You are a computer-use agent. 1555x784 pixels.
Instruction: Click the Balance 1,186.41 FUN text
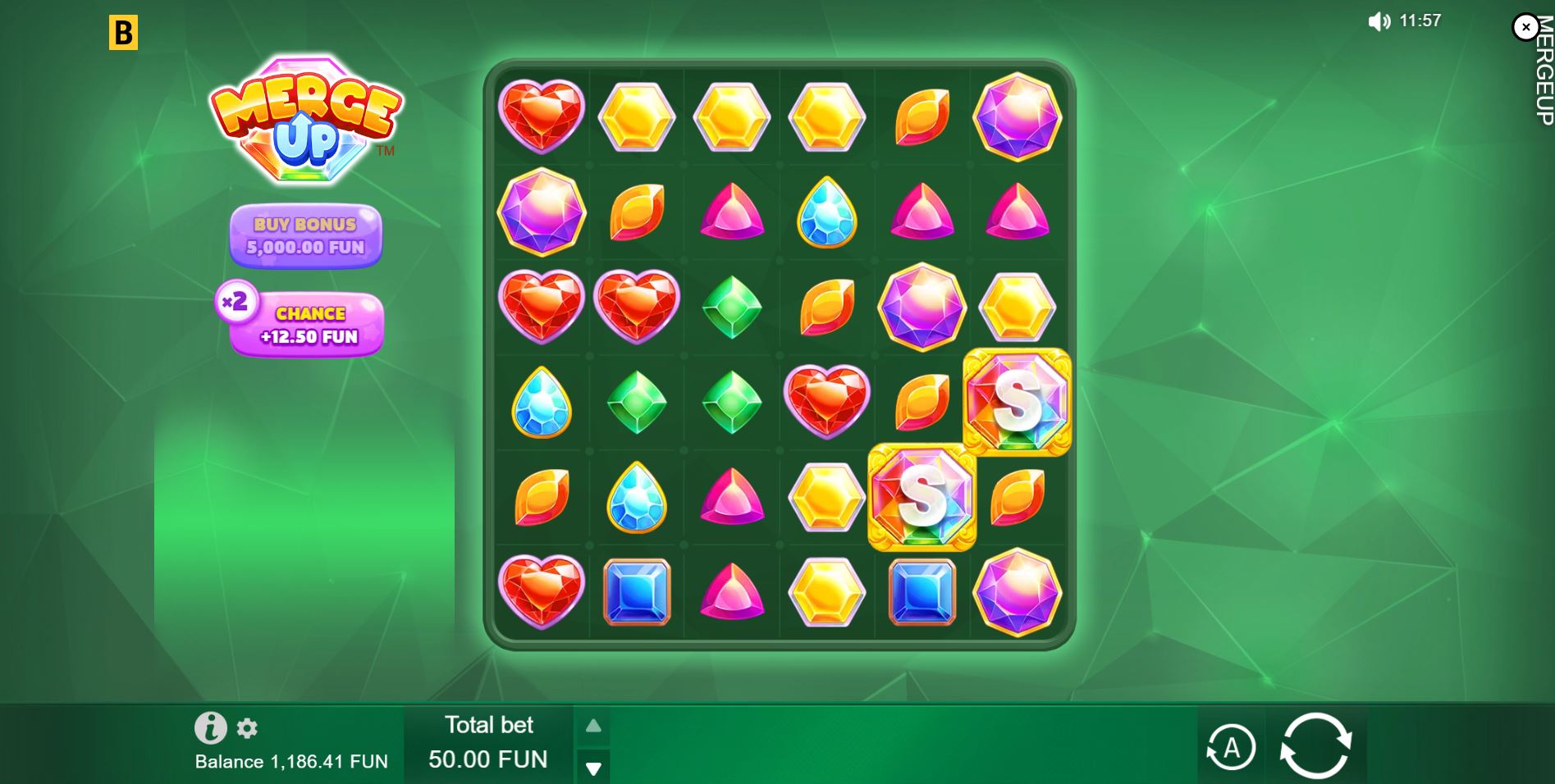pos(290,761)
